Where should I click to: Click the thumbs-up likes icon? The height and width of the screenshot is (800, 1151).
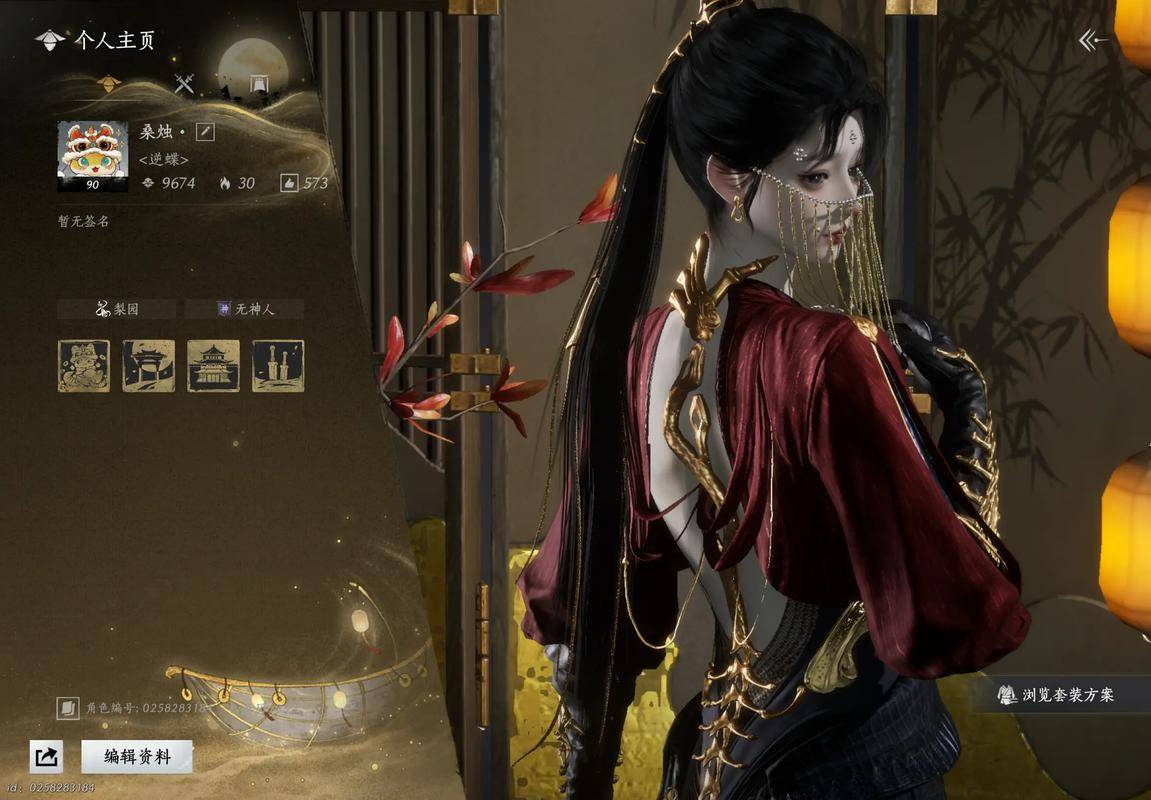coord(289,183)
